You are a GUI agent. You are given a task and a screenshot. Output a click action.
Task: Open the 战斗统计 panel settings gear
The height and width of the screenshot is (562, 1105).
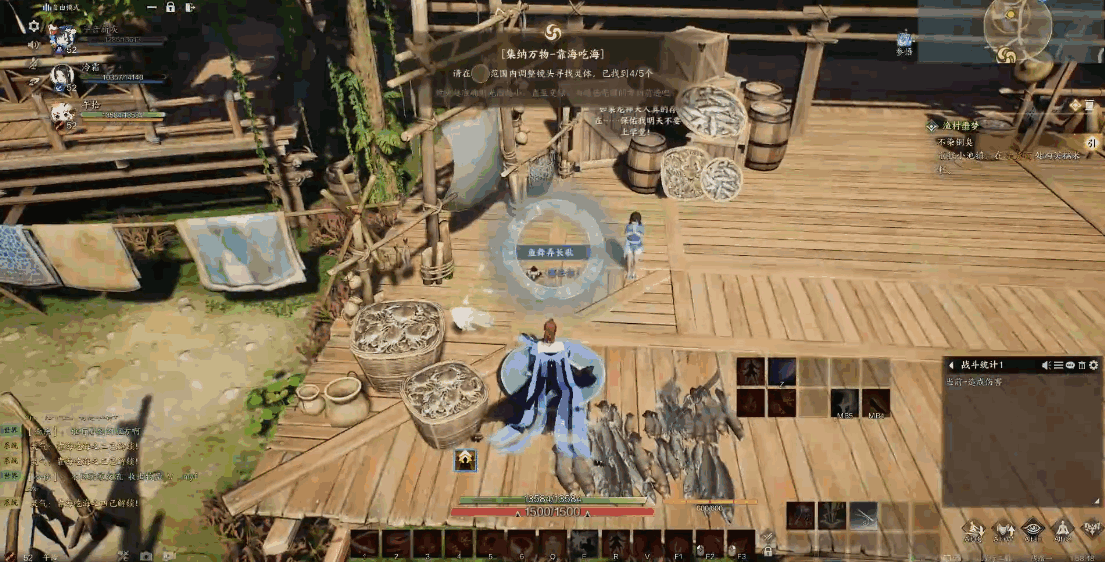coord(1093,366)
